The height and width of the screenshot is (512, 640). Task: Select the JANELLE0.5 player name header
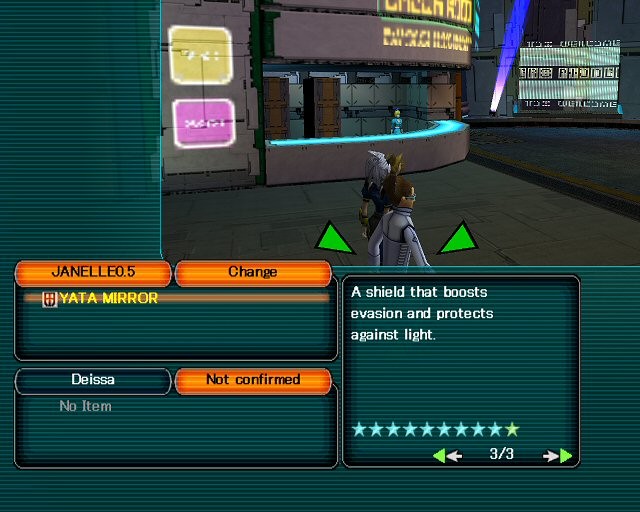tap(93, 272)
